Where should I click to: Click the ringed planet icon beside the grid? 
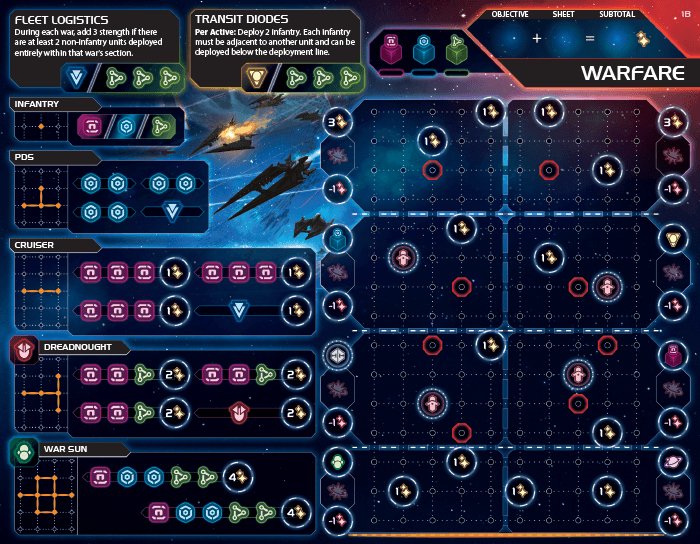674,462
